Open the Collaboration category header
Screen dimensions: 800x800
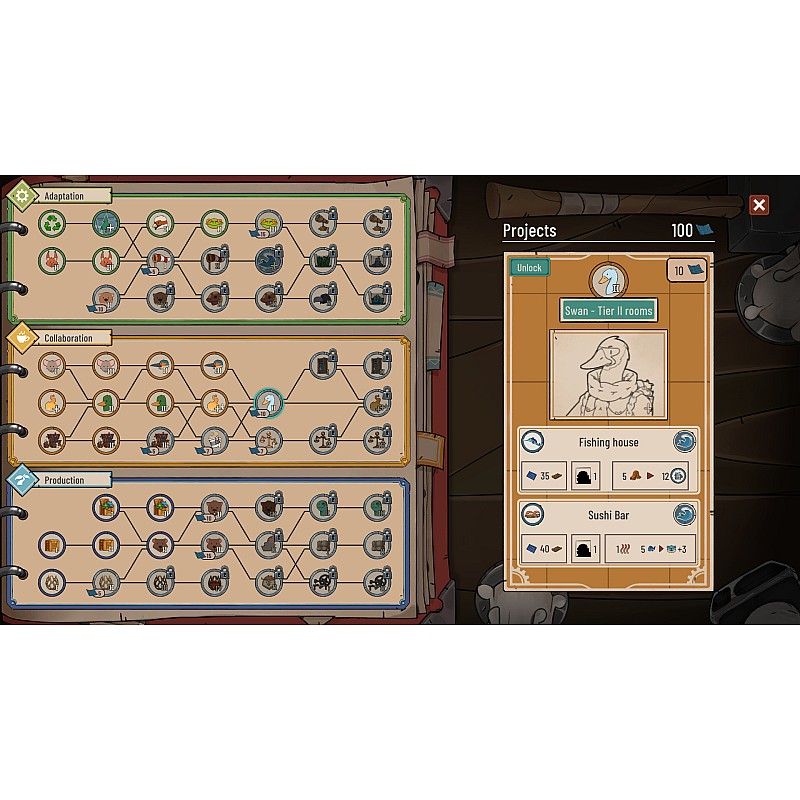pos(67,338)
